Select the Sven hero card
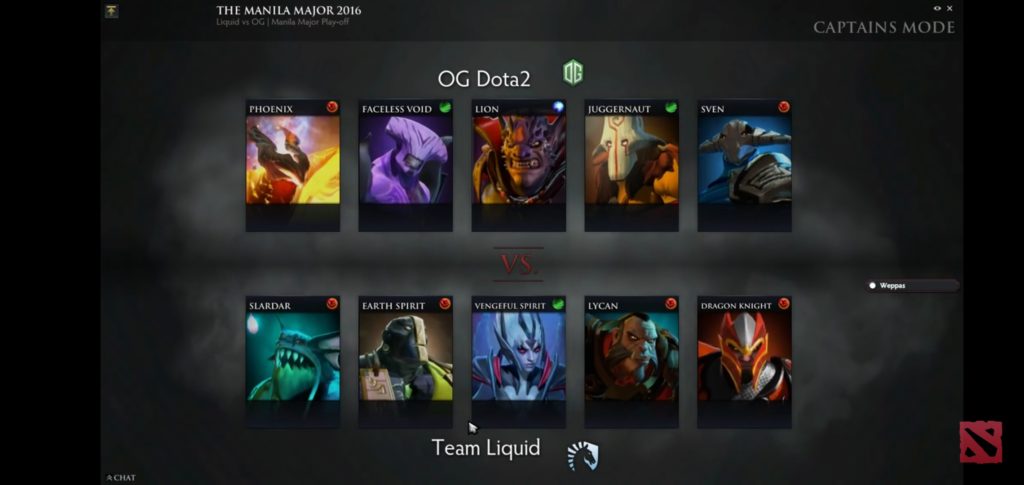The height and width of the screenshot is (485, 1024). pyautogui.click(x=745, y=160)
